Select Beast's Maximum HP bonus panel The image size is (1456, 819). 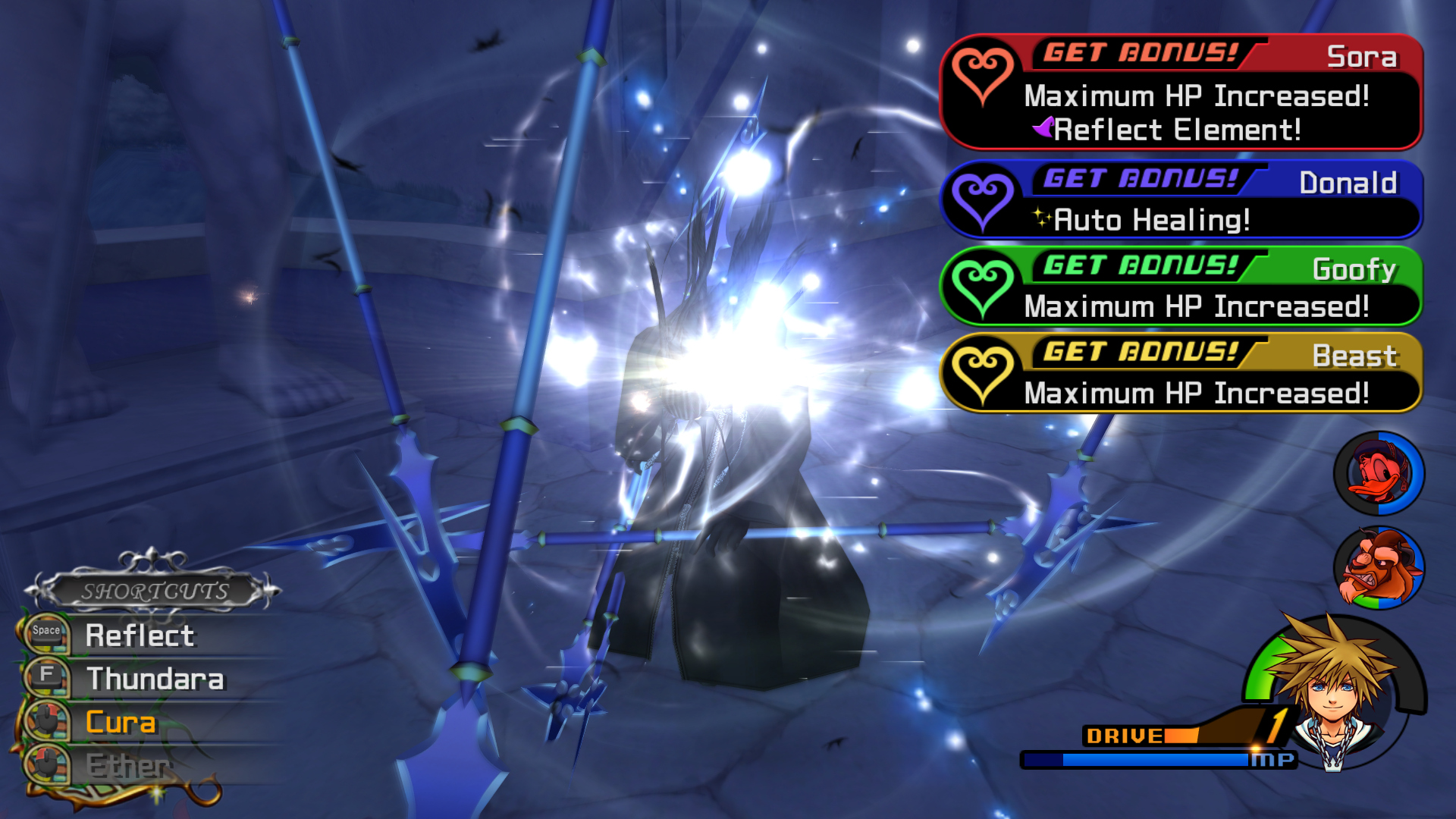tap(1180, 373)
